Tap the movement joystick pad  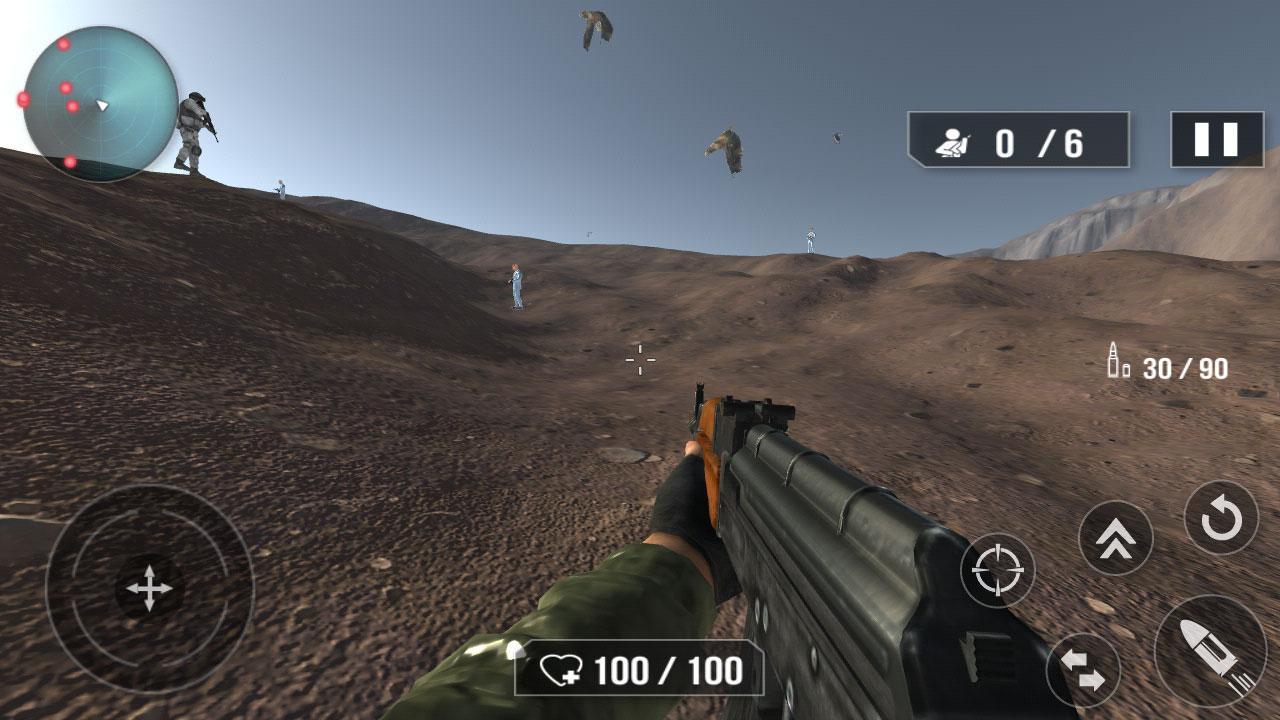click(149, 588)
